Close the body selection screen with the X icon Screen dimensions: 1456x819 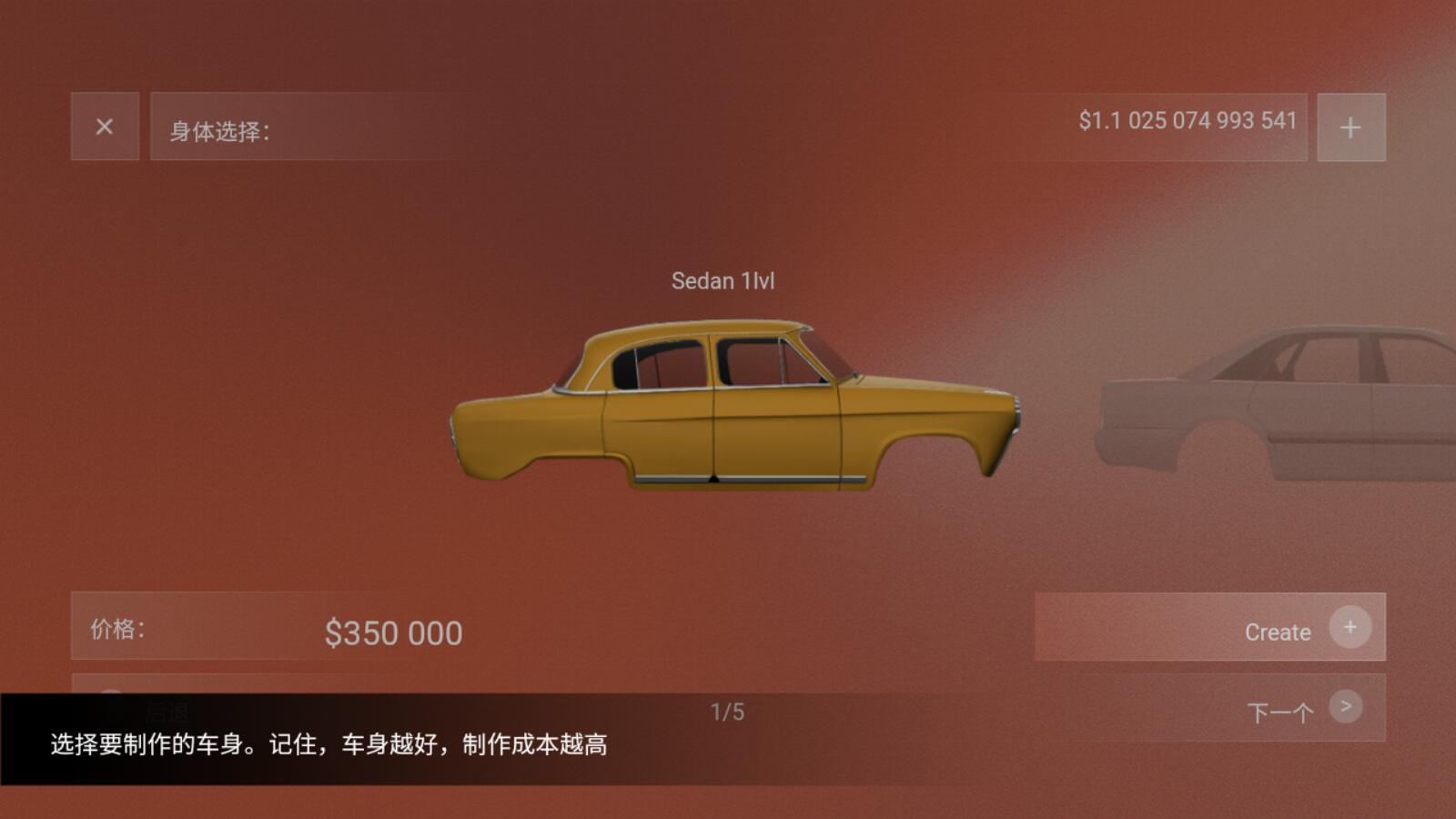click(x=105, y=126)
